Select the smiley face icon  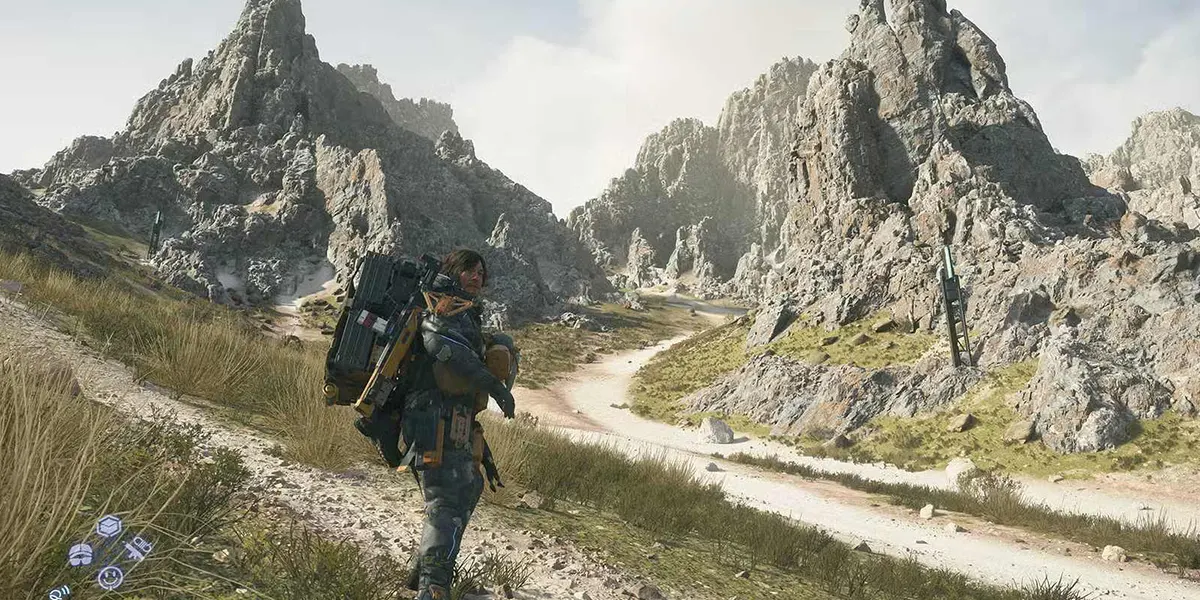[110, 577]
